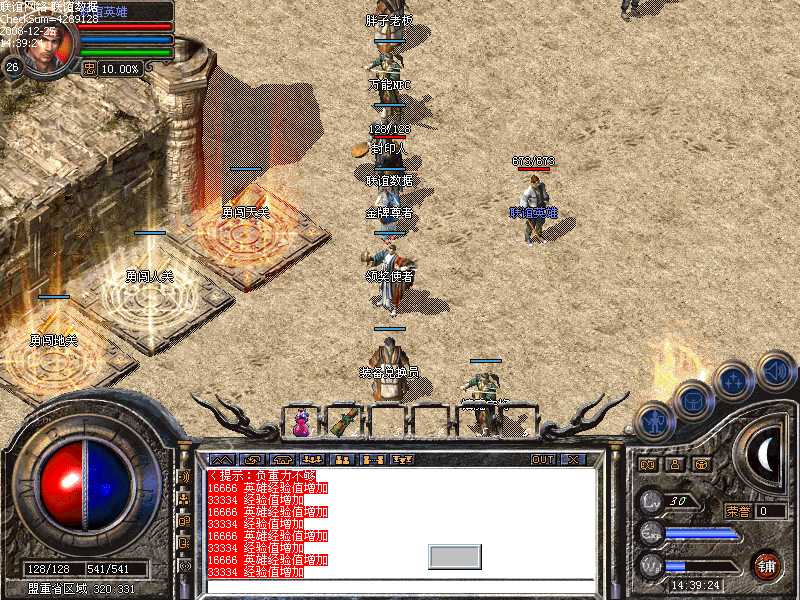Open the skills round button with sparkles

[x=733, y=378]
